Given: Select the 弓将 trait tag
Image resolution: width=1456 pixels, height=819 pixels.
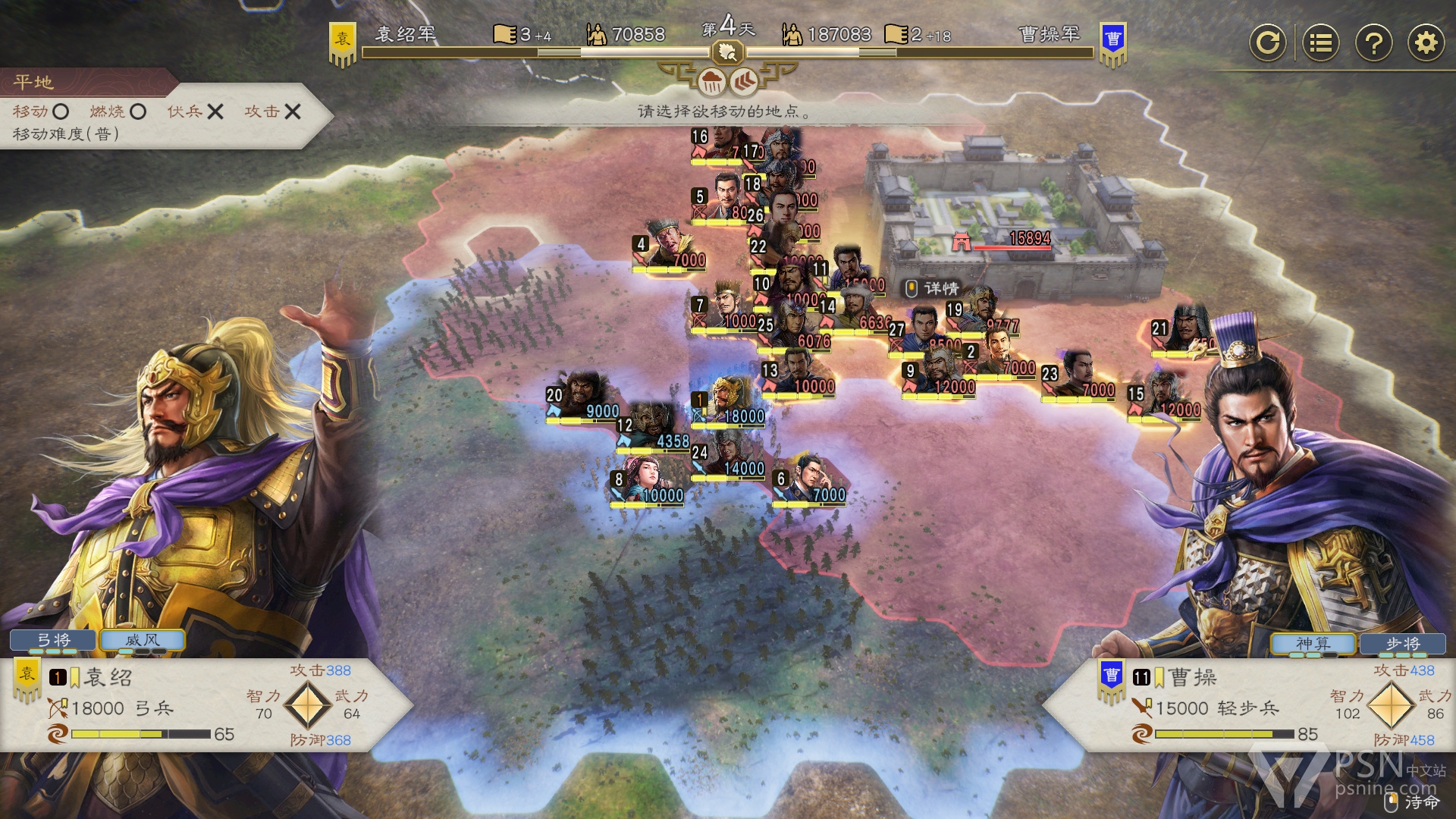Looking at the screenshot, I should (x=53, y=641).
